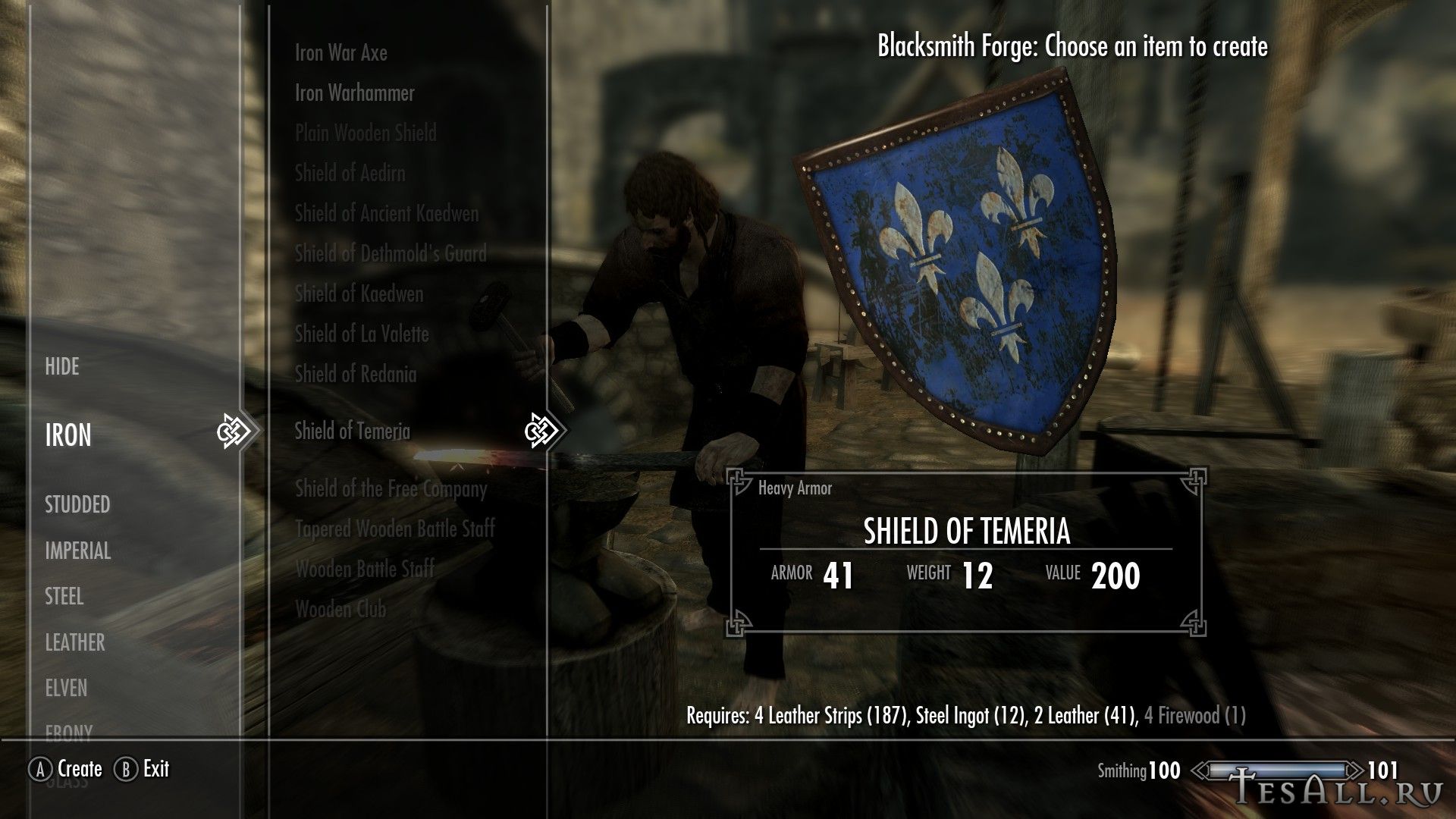Screen dimensions: 1456x819
Task: Switch to the Imperial category
Action: [77, 551]
